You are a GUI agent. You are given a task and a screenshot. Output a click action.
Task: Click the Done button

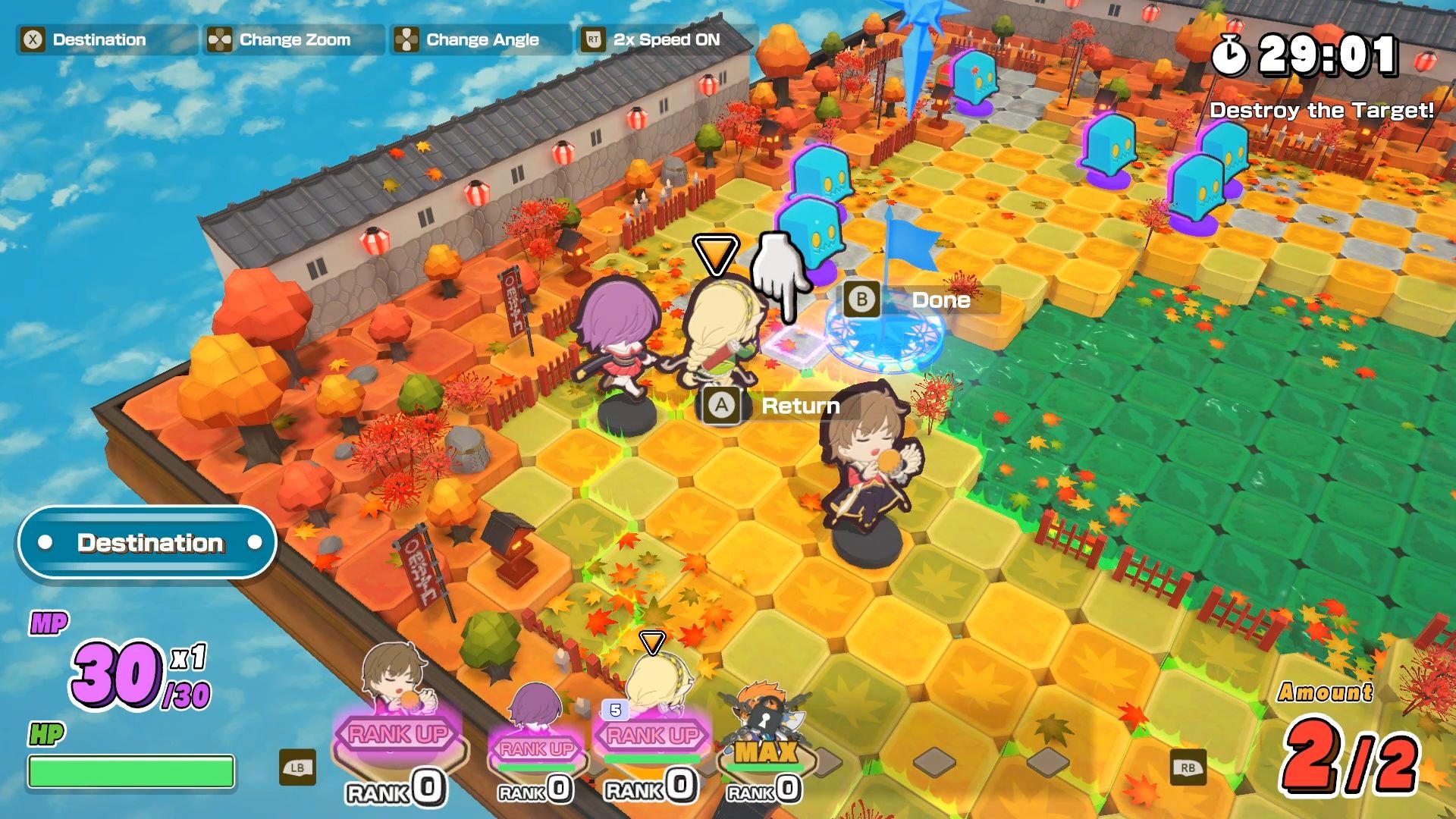940,300
